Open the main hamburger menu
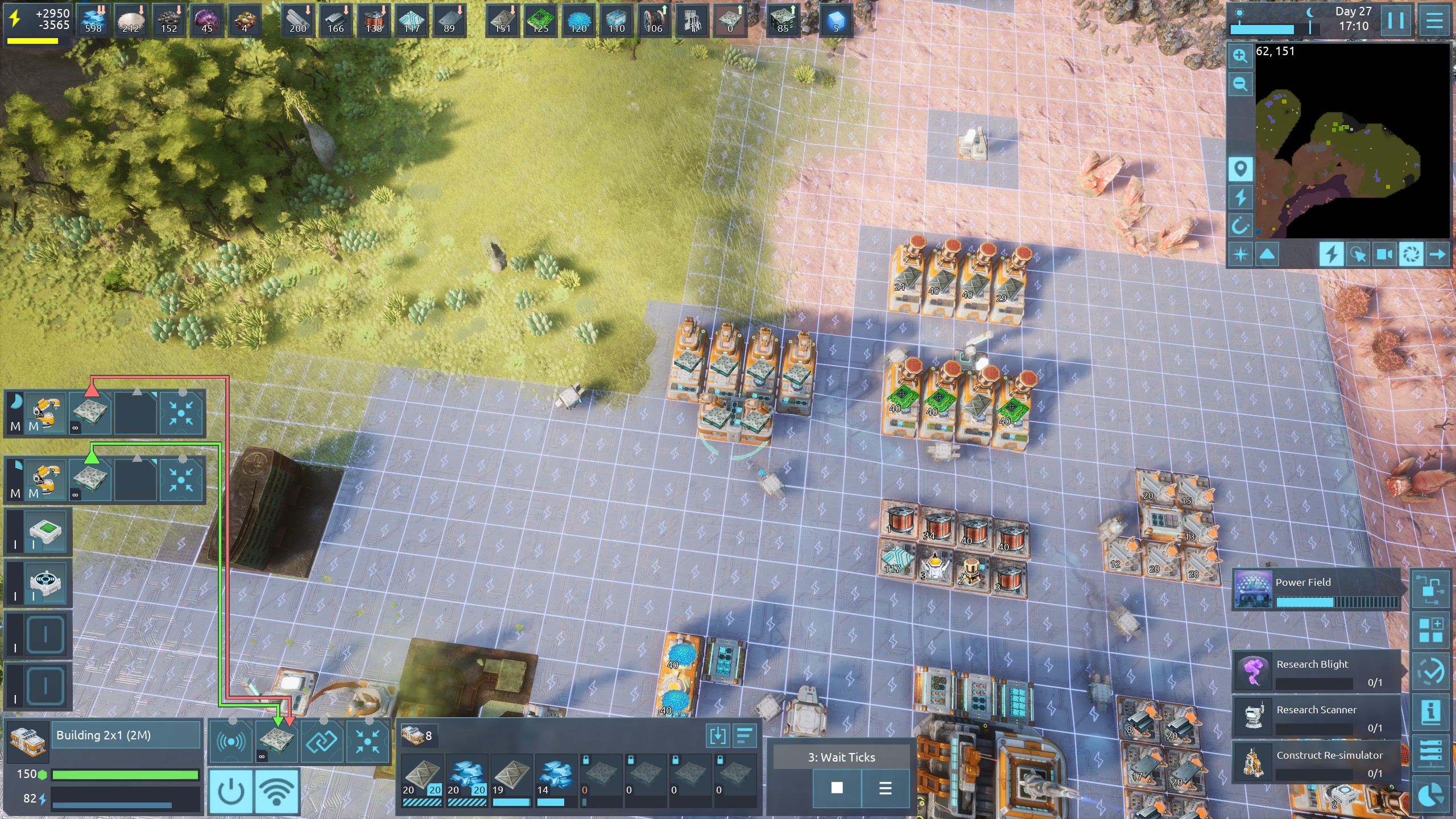1456x819 pixels. pyautogui.click(x=1434, y=21)
